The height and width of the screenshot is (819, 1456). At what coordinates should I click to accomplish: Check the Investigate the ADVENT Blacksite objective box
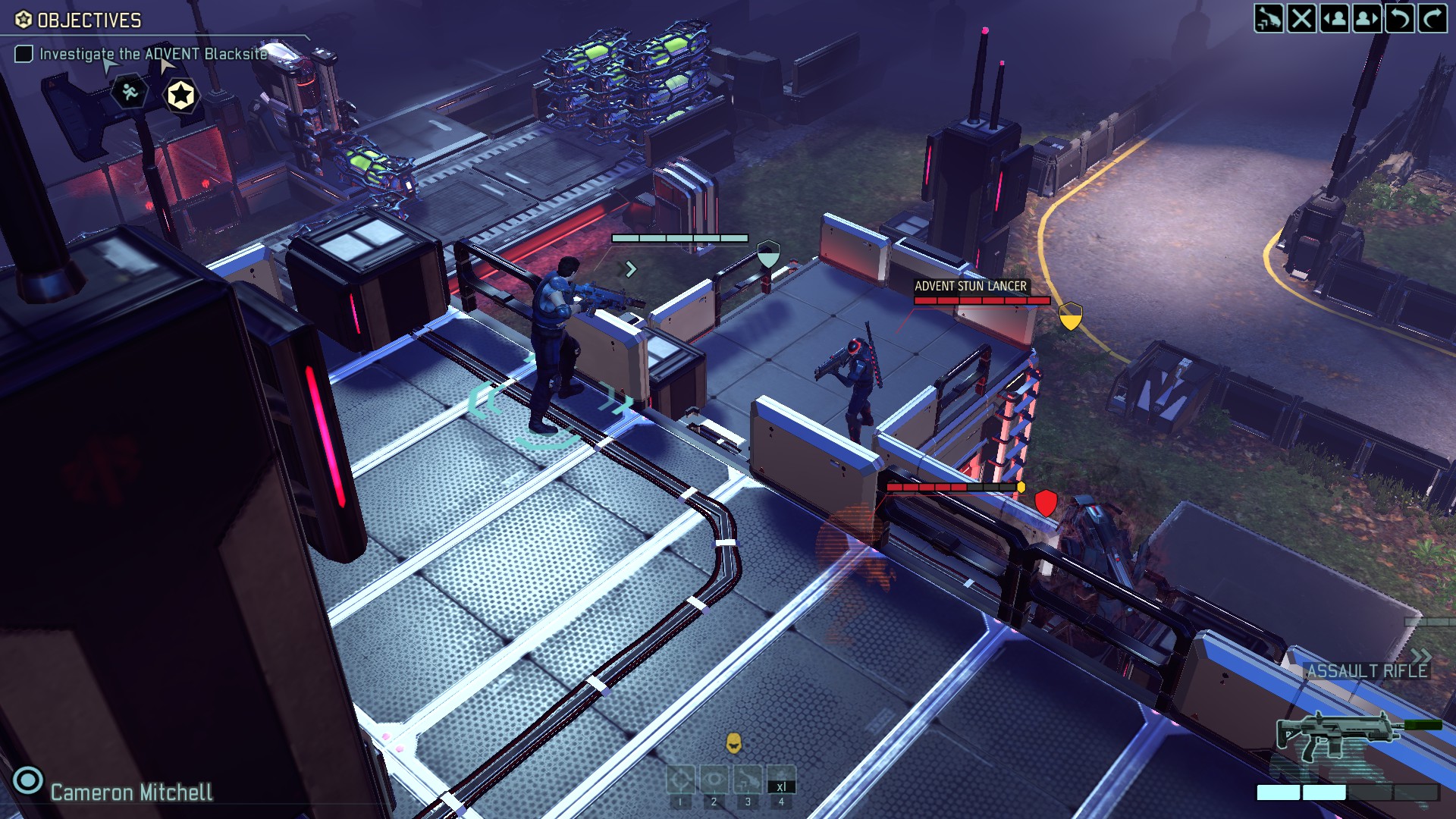coord(25,54)
